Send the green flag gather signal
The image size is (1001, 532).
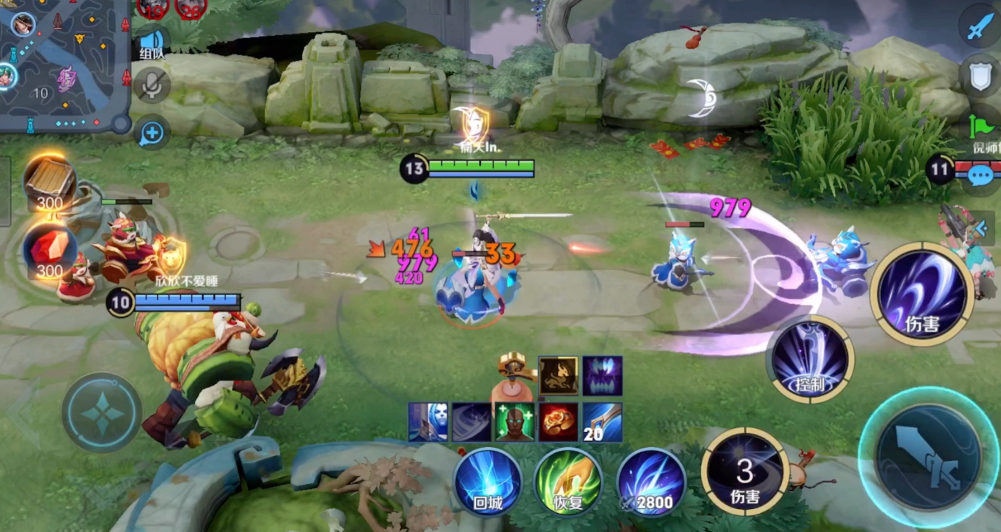[979, 127]
